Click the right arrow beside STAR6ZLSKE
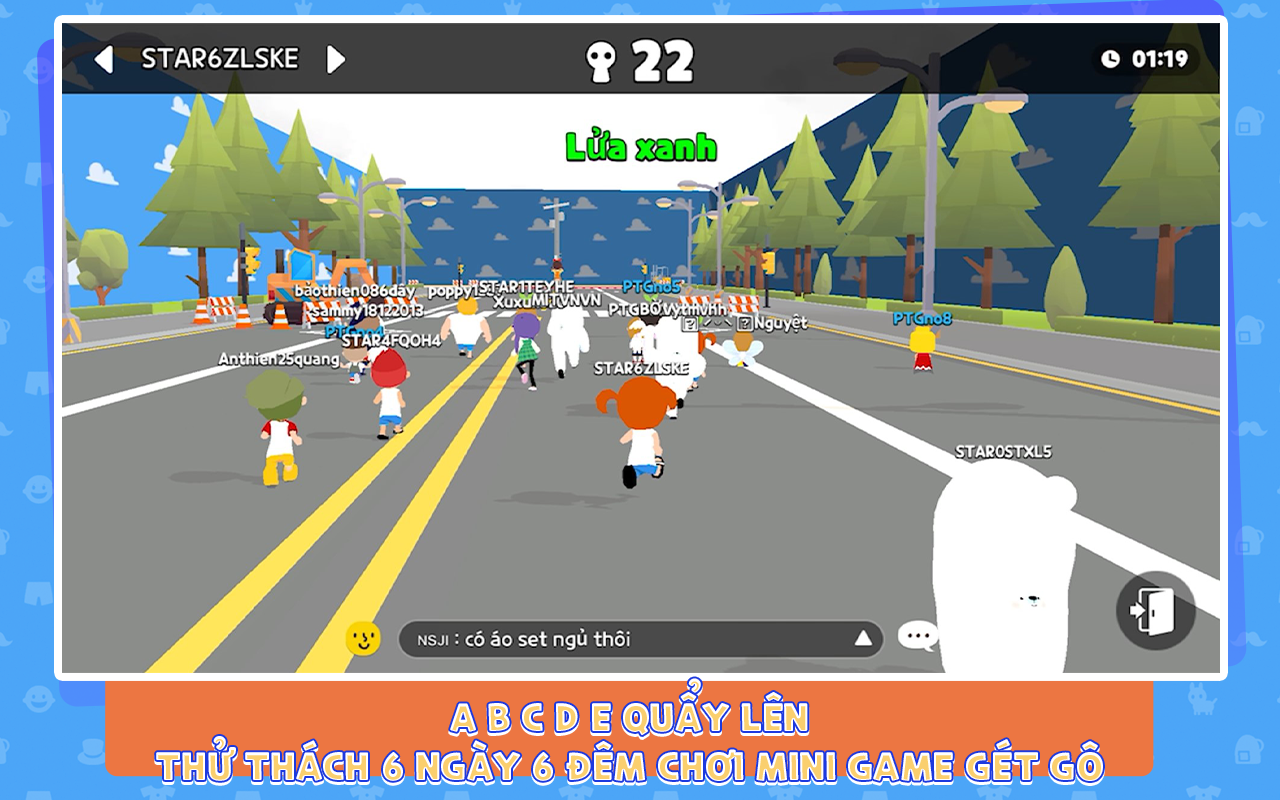 (x=336, y=58)
